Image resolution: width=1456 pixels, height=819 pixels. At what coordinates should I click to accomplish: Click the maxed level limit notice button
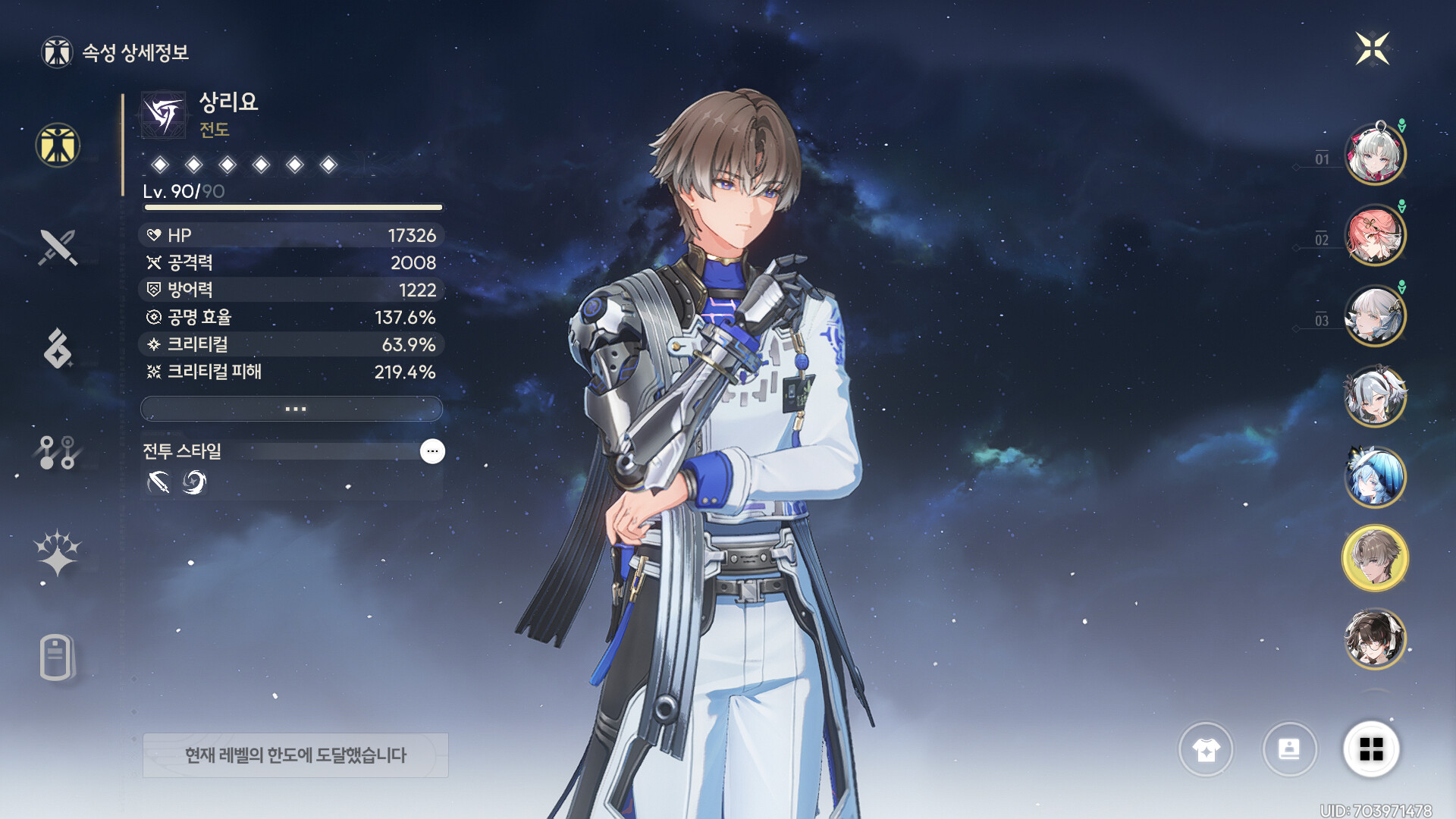click(295, 755)
